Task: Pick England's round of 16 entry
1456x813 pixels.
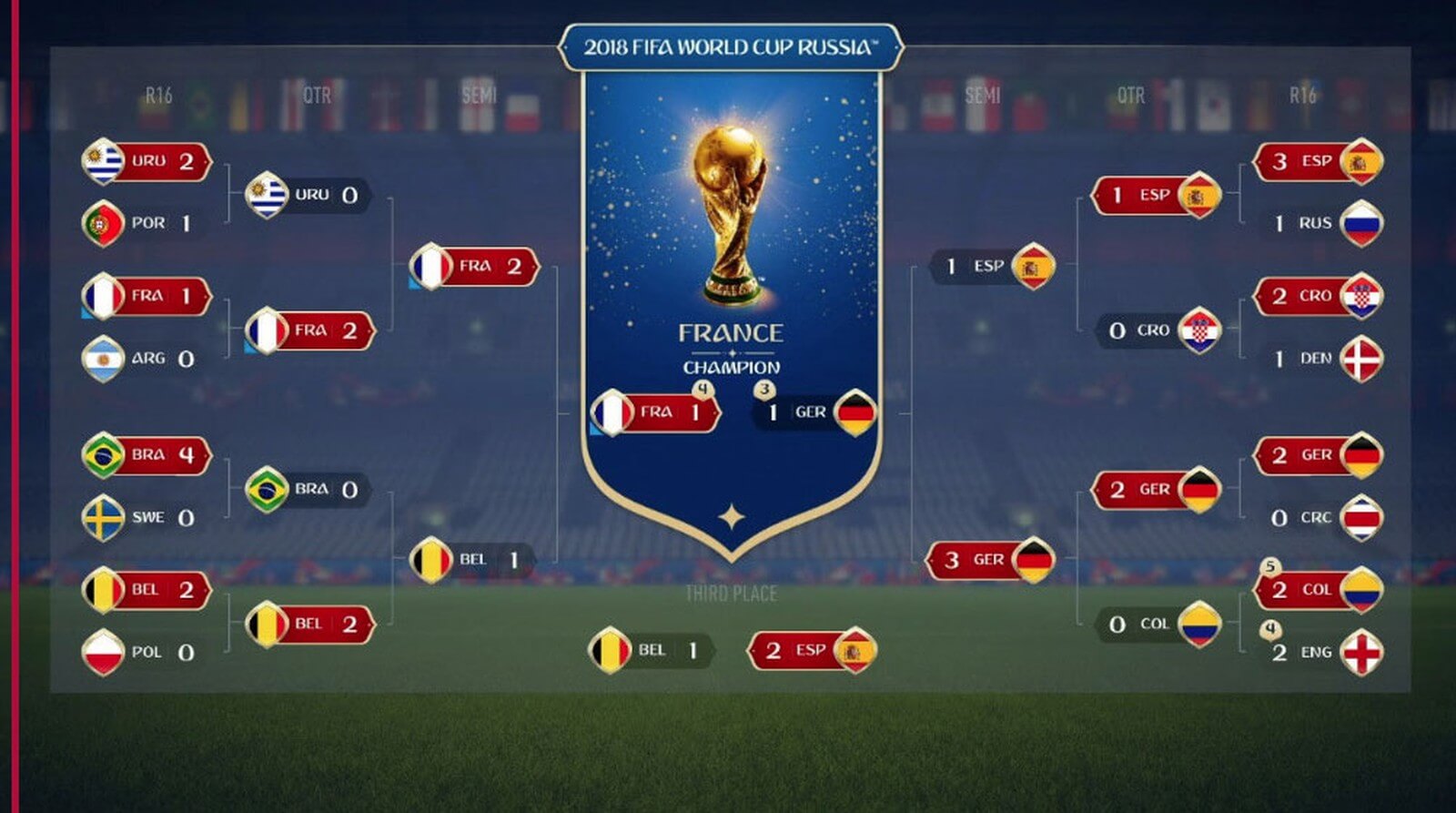Action: coord(1324,652)
